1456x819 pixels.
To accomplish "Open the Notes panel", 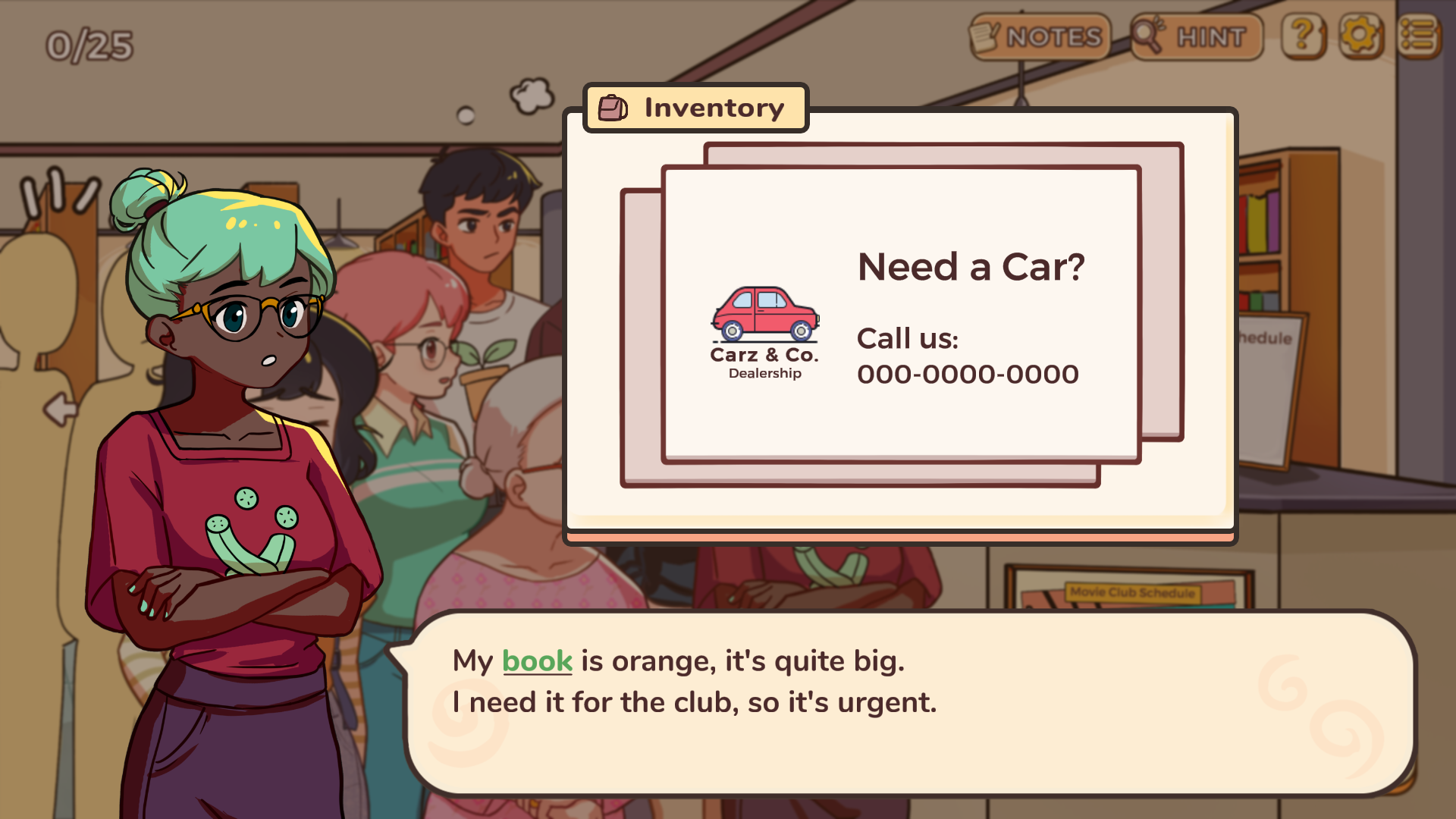I will [x=1039, y=36].
